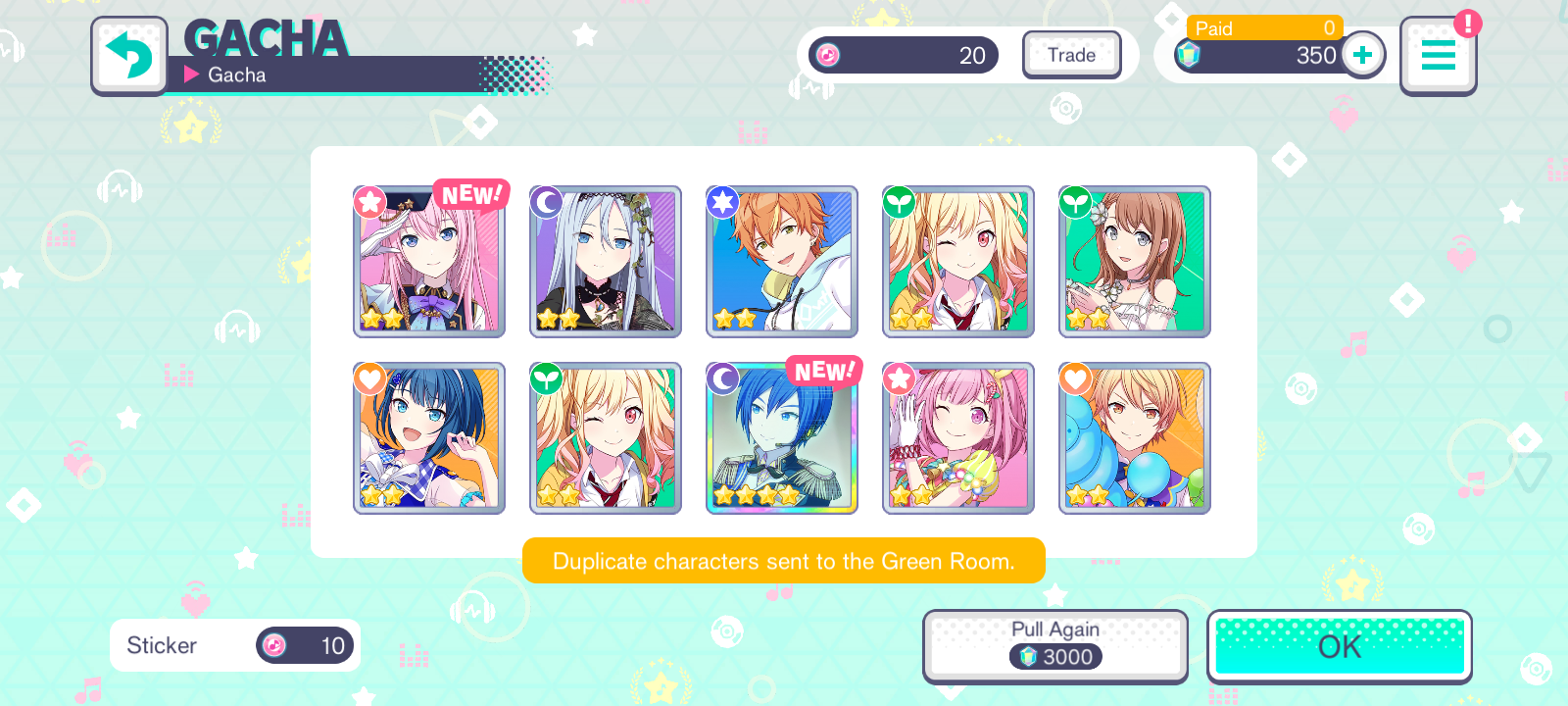Select the blue star icon on orange-haired boy card

point(722,202)
